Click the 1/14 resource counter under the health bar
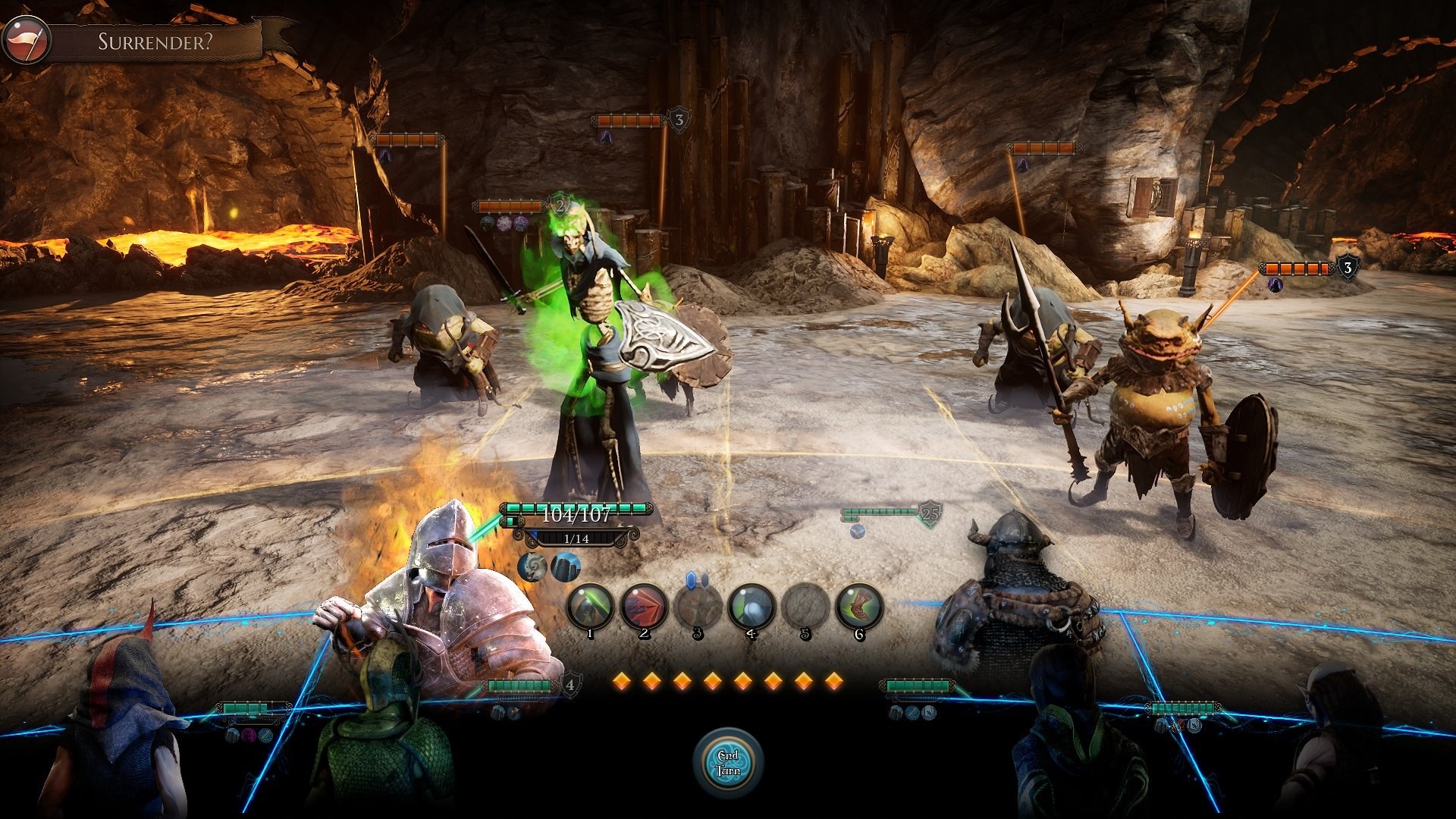 tap(578, 539)
